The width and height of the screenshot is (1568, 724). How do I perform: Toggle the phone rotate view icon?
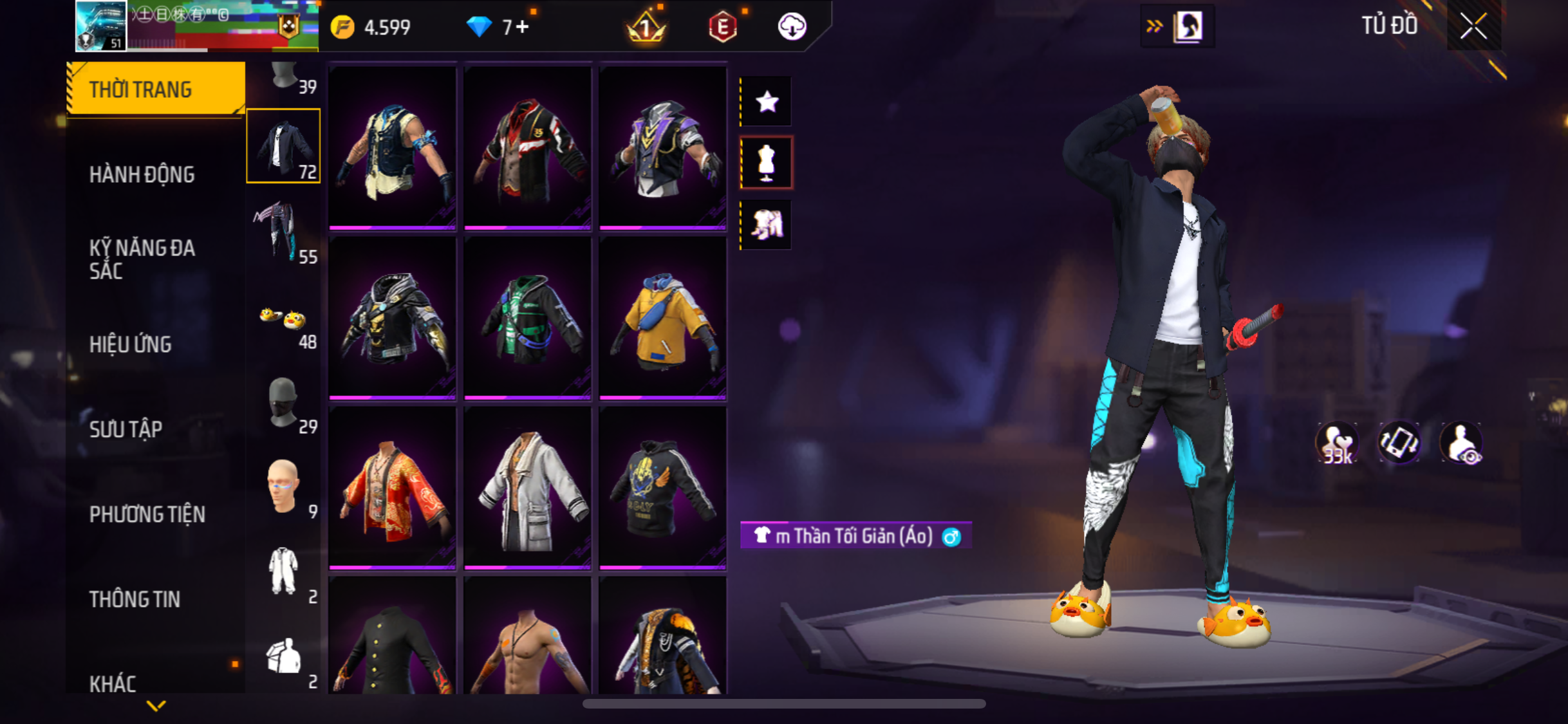pyautogui.click(x=1399, y=443)
